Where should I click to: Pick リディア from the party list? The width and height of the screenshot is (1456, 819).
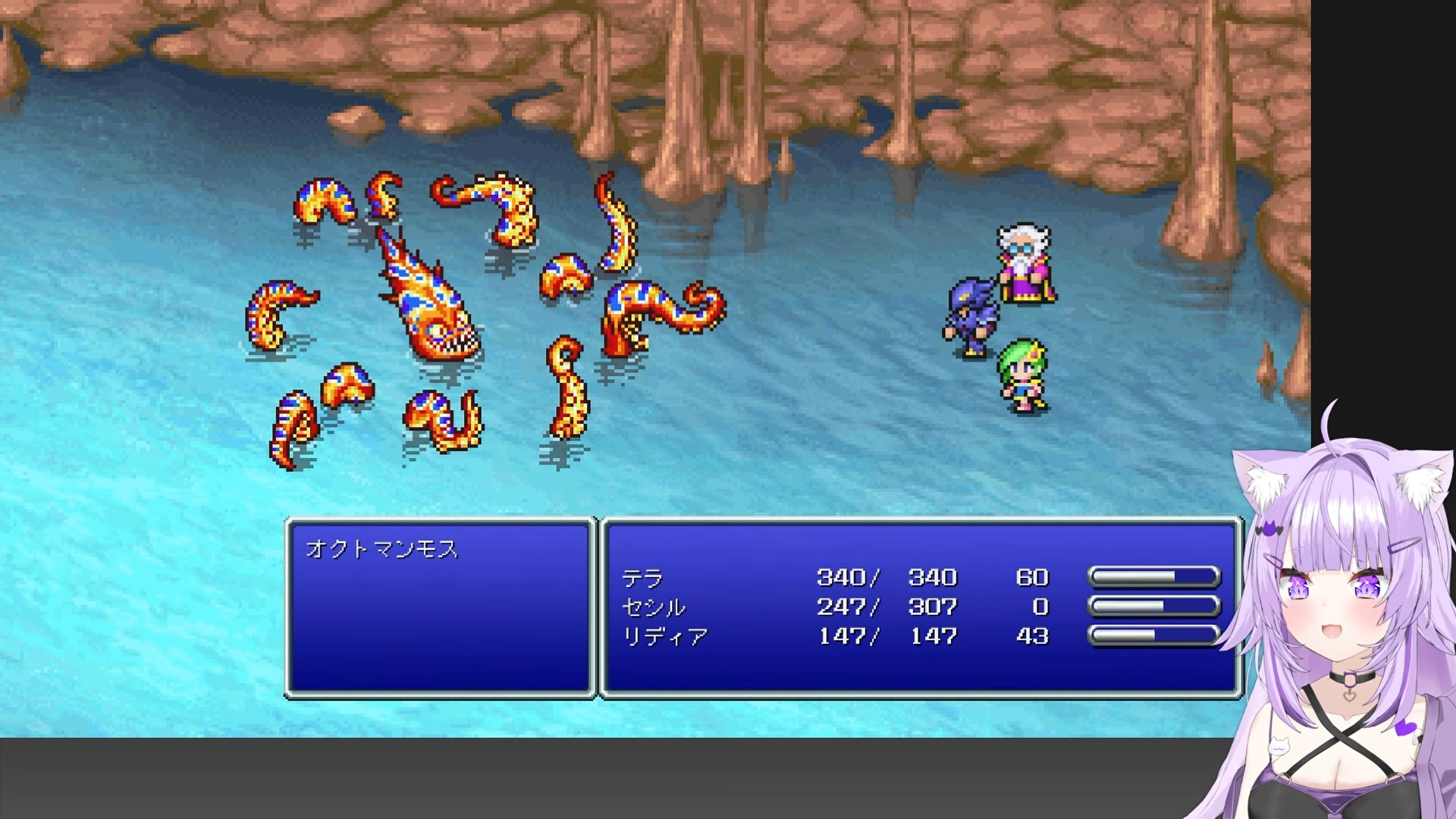coord(664,636)
